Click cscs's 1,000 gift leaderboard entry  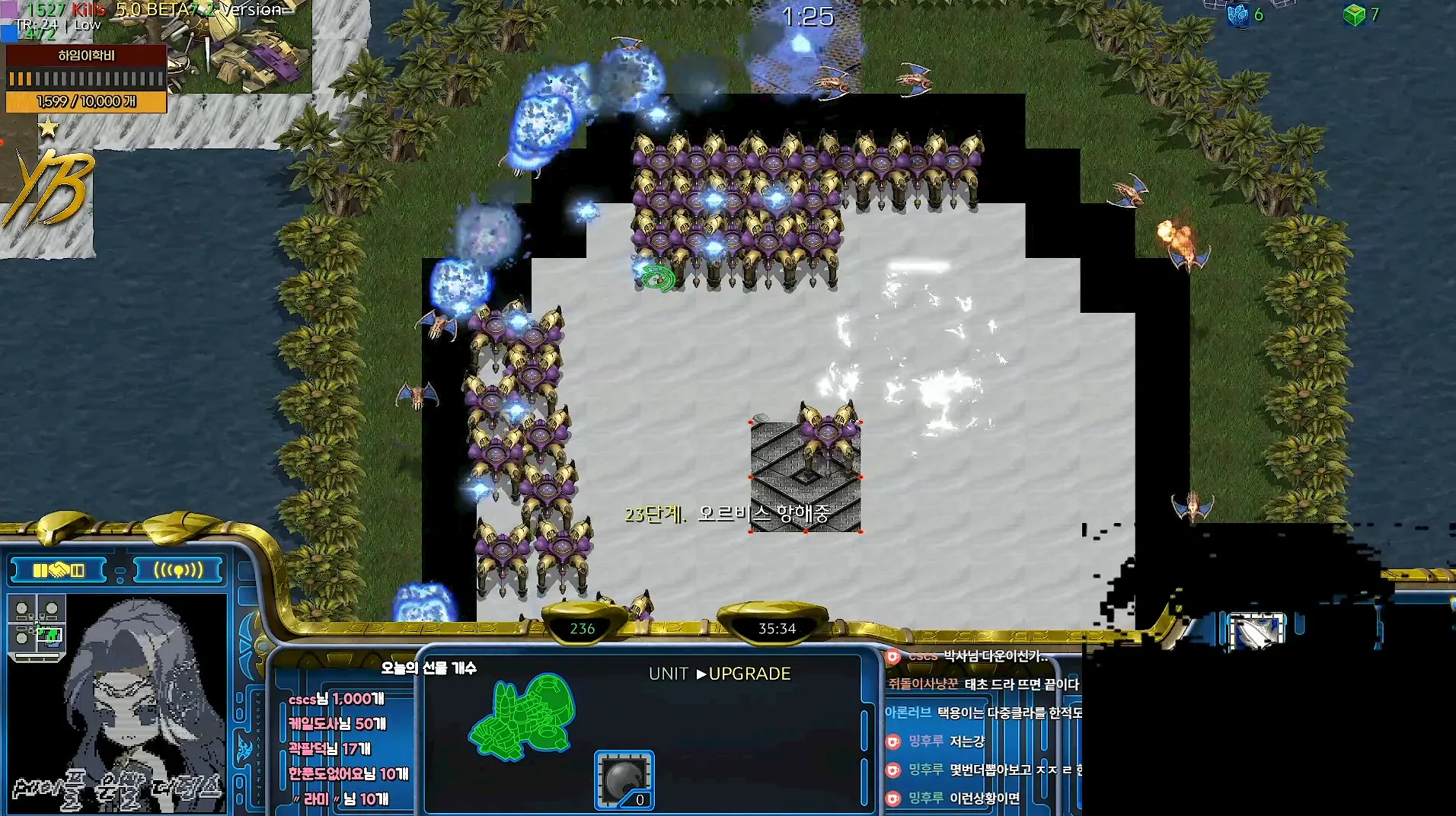pyautogui.click(x=337, y=699)
